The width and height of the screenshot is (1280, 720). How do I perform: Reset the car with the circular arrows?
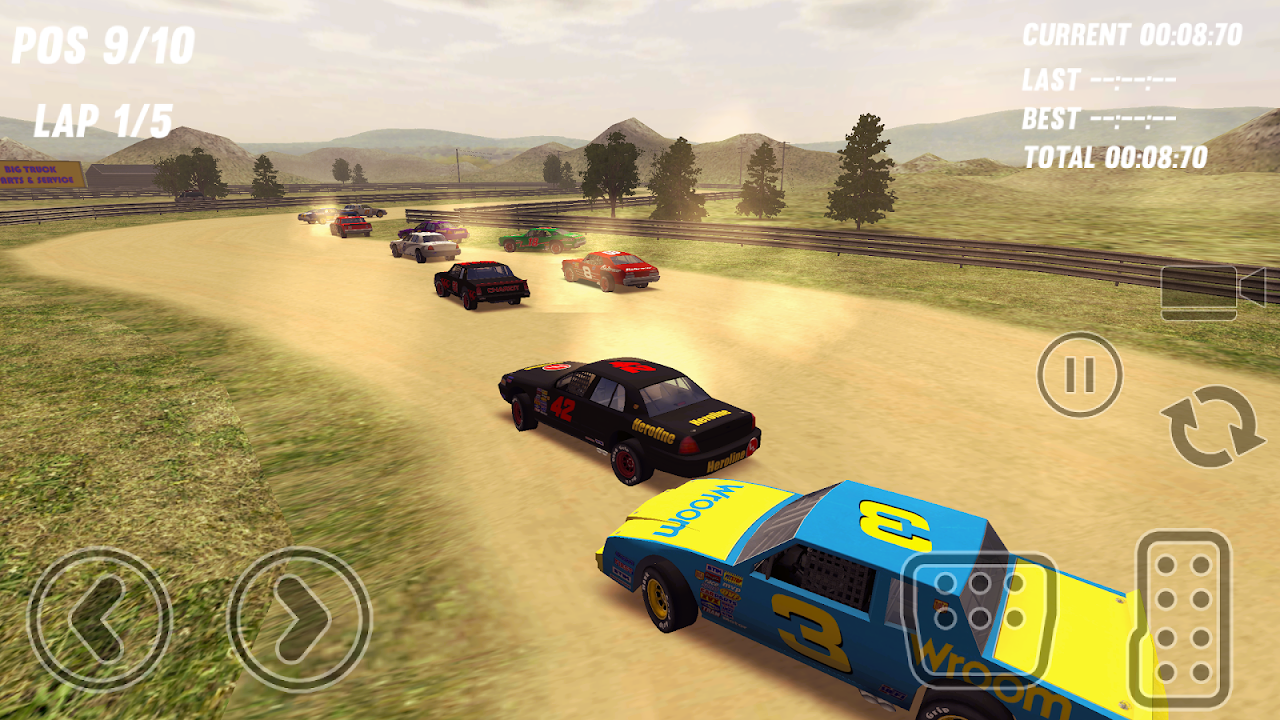(1213, 426)
